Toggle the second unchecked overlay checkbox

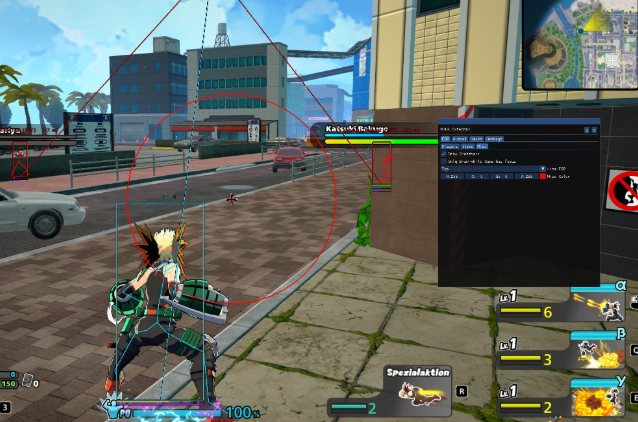[444, 160]
